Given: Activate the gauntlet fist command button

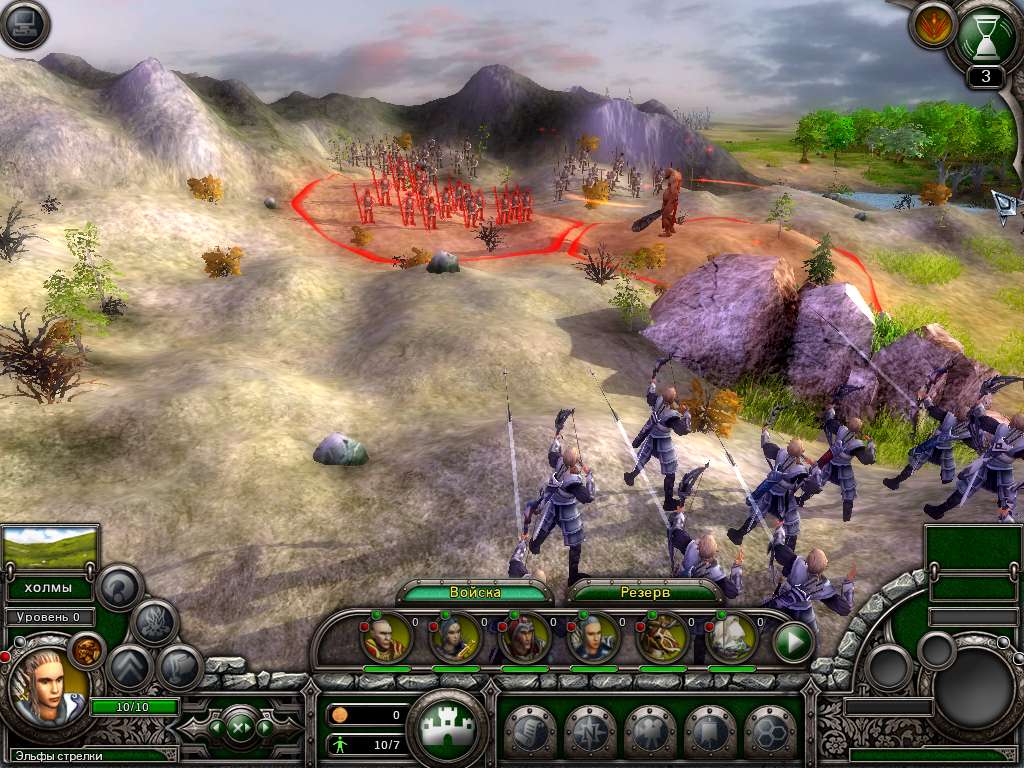Looking at the screenshot, I should point(529,731).
